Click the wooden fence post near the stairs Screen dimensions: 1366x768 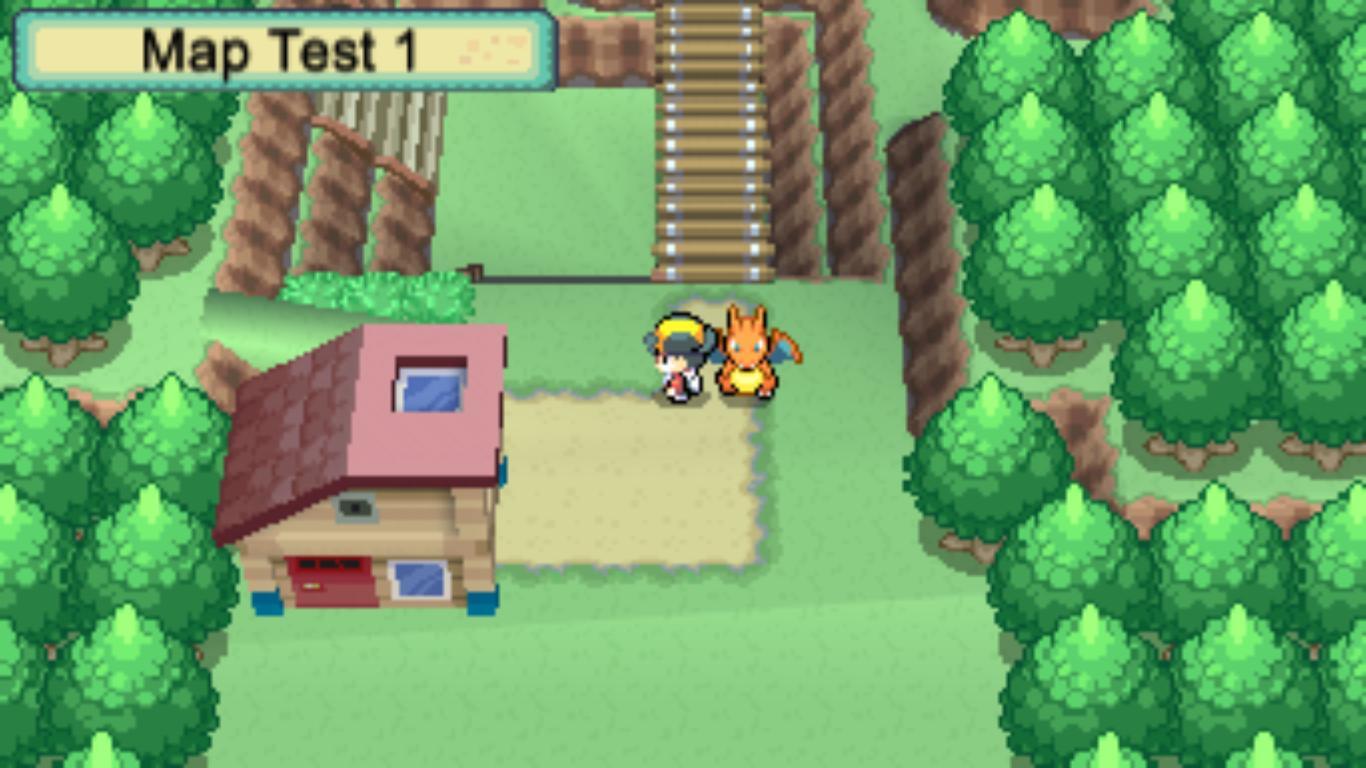point(477,270)
